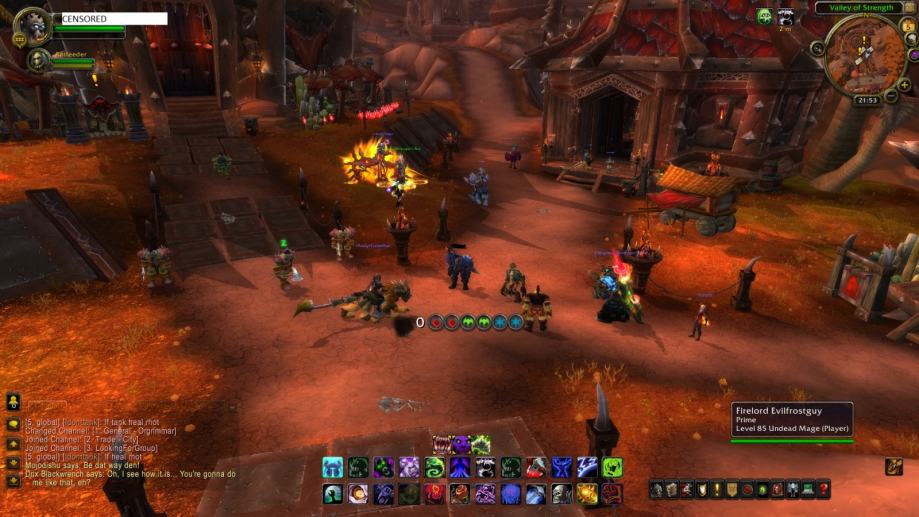This screenshot has width=919, height=517.
Task: Open the help red question mark button
Action: 823,490
